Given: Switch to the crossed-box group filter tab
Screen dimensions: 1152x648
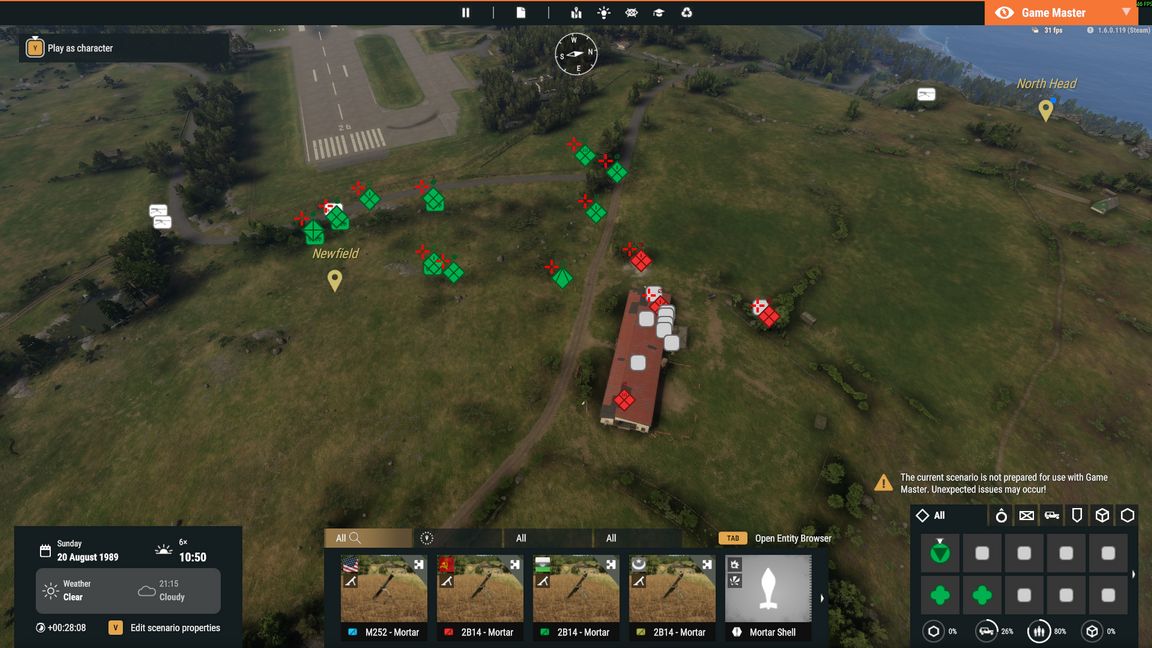Looking at the screenshot, I should 1027,516.
